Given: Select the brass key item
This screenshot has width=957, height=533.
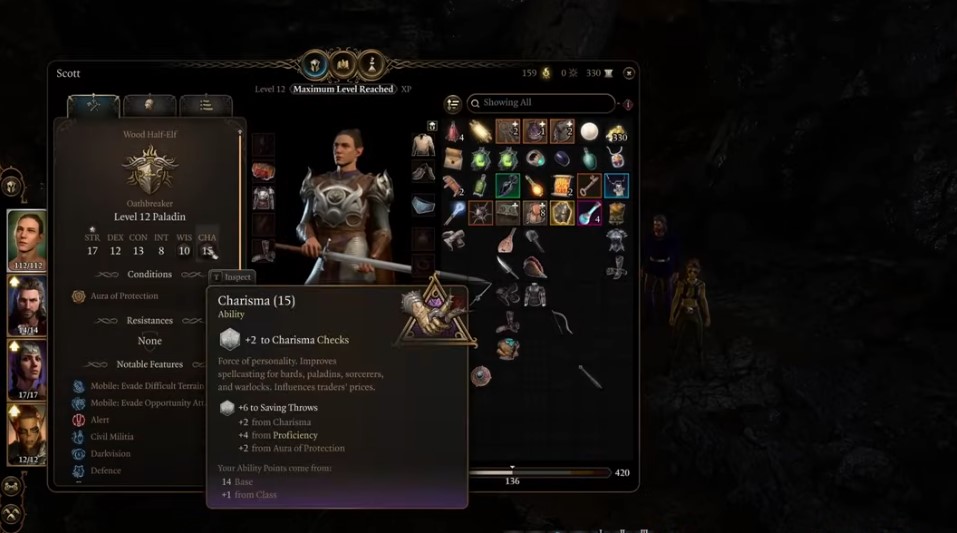Looking at the screenshot, I should pos(589,186).
